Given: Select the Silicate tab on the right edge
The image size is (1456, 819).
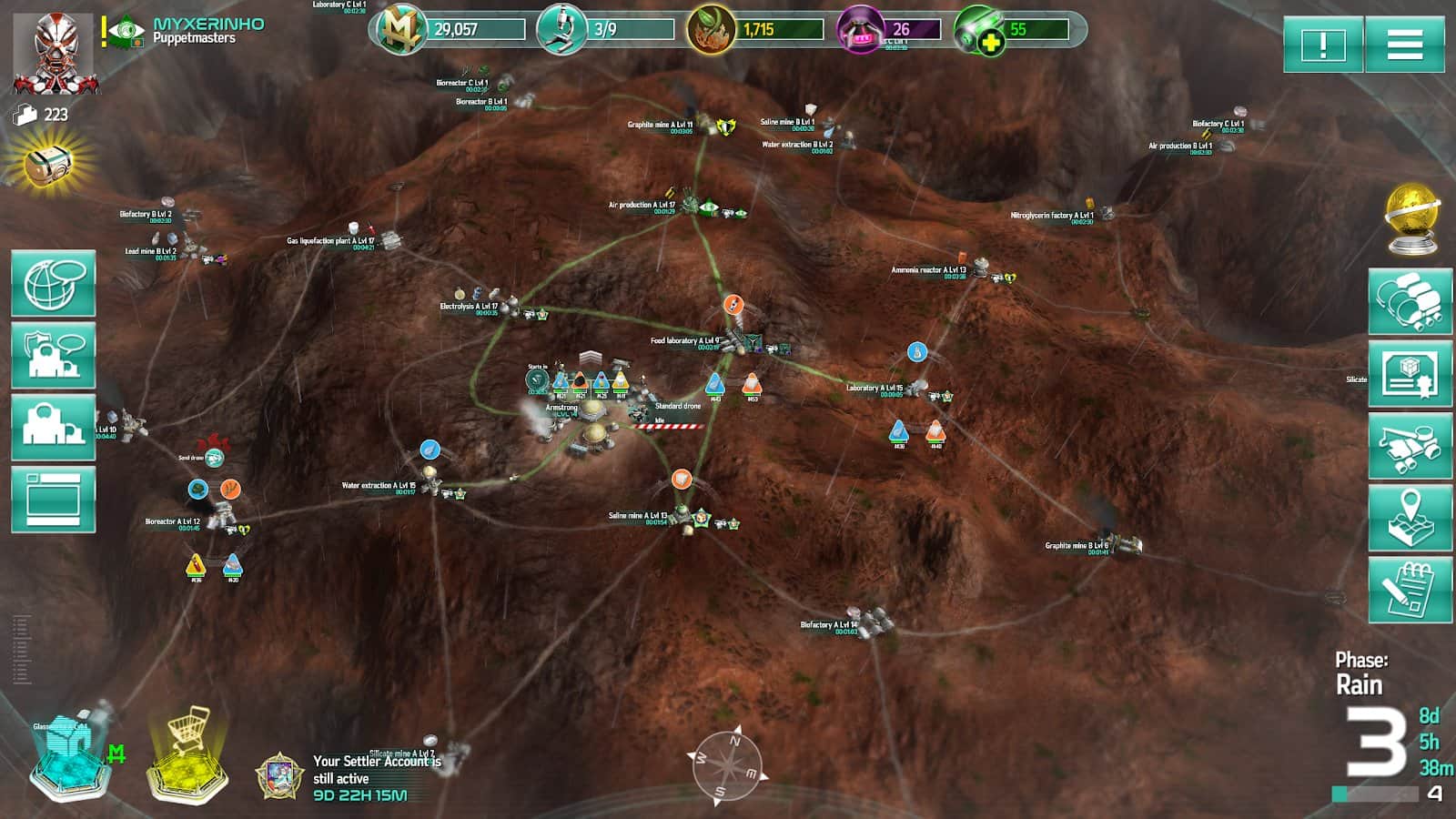Looking at the screenshot, I should 1358,378.
